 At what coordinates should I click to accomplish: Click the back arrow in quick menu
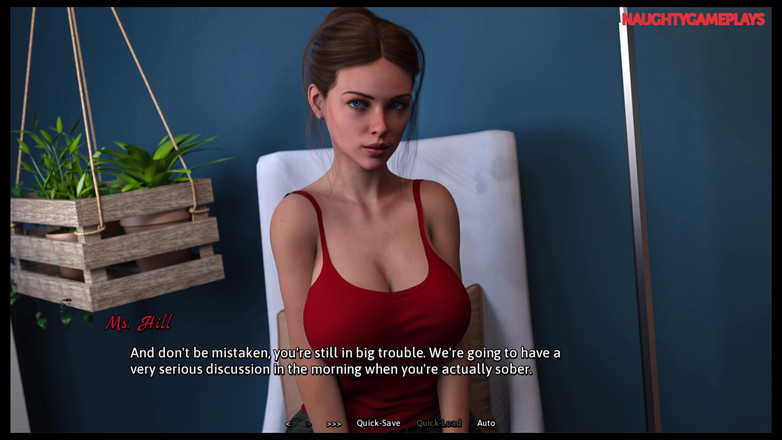[x=288, y=424]
